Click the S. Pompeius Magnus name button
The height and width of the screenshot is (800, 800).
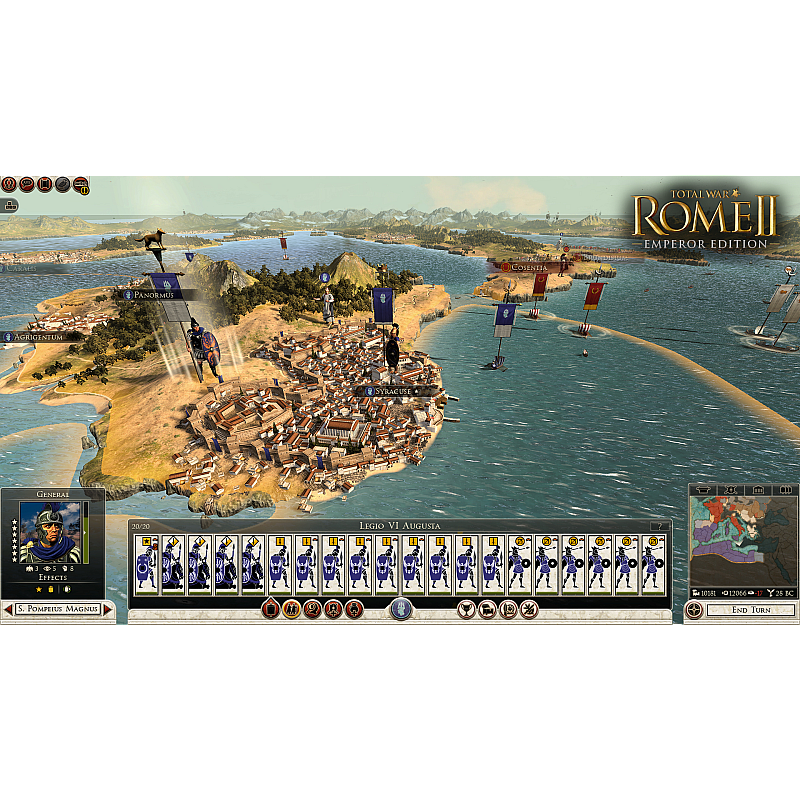[x=58, y=609]
